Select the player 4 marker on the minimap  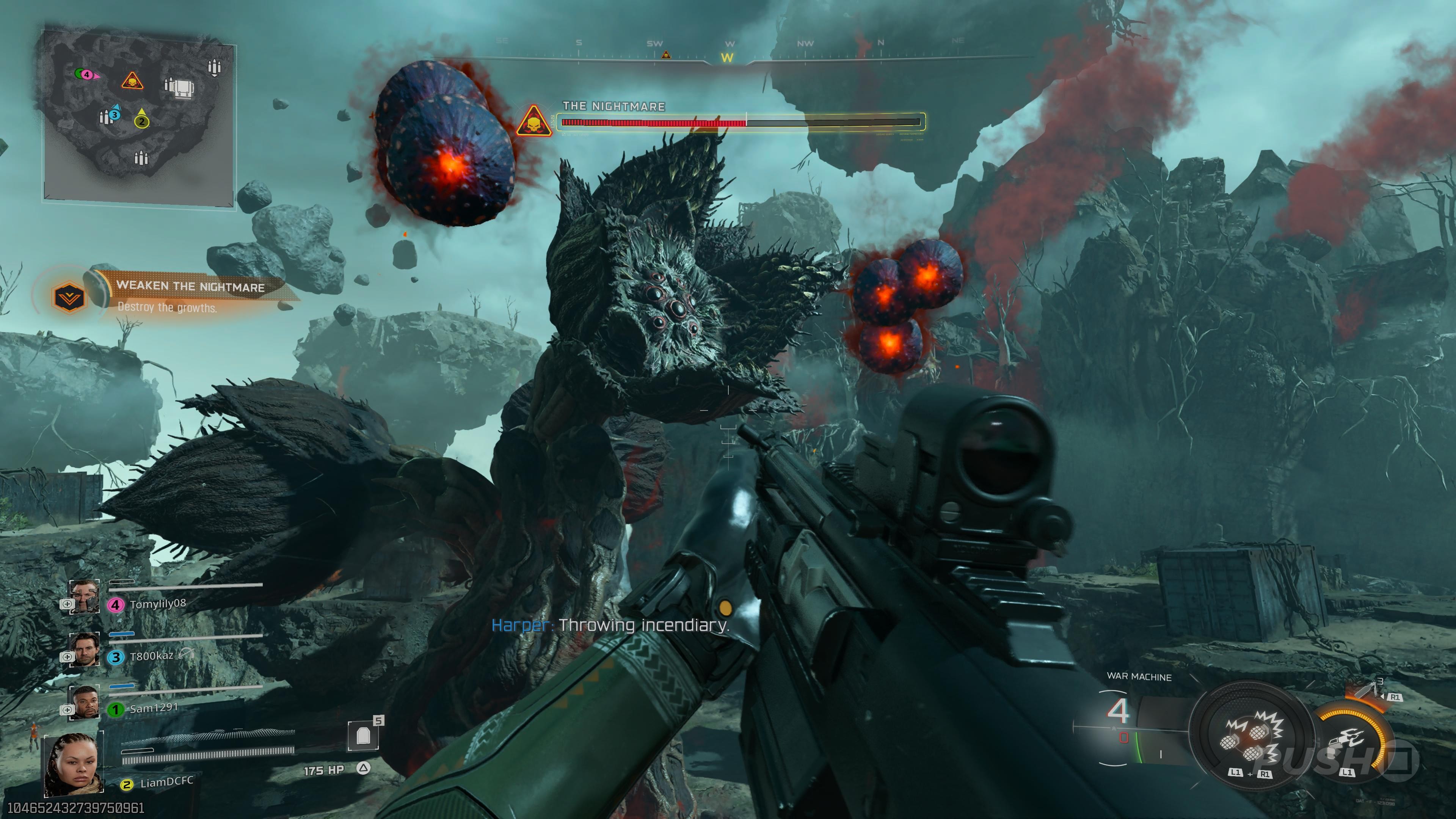[86, 74]
